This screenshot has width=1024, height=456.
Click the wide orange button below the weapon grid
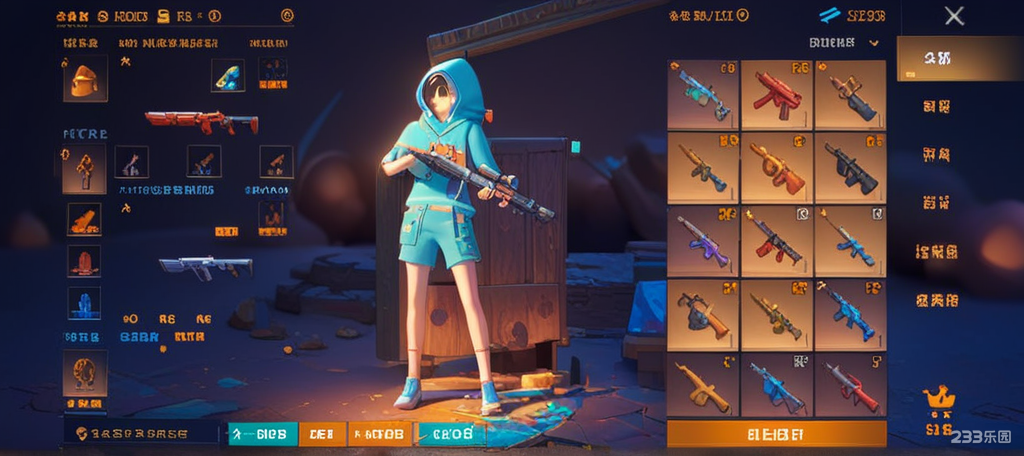tap(776, 434)
